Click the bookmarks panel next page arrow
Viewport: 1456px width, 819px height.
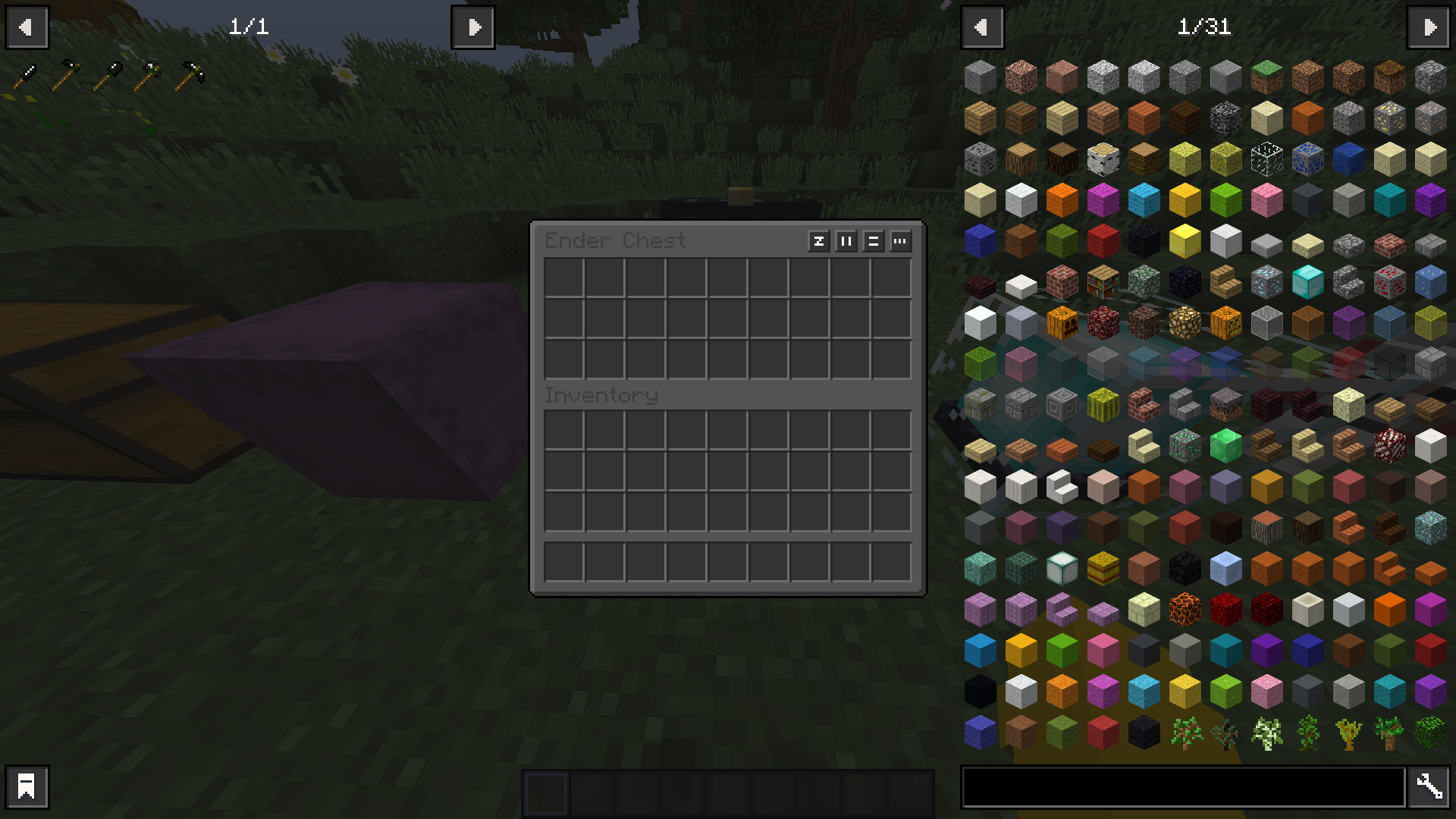(x=472, y=27)
